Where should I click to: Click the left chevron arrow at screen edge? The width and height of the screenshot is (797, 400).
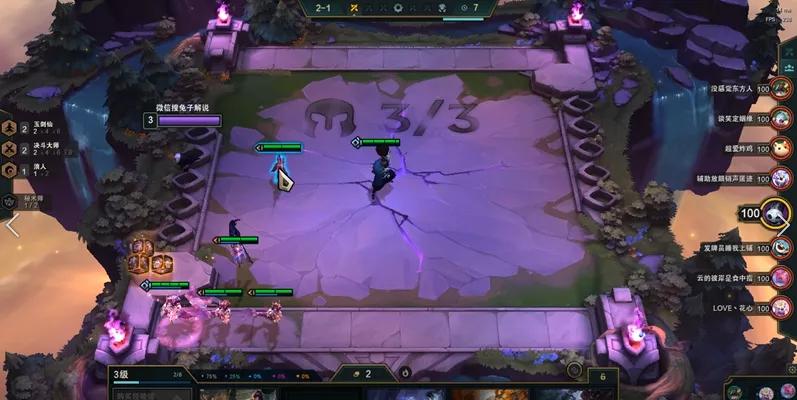[12, 225]
